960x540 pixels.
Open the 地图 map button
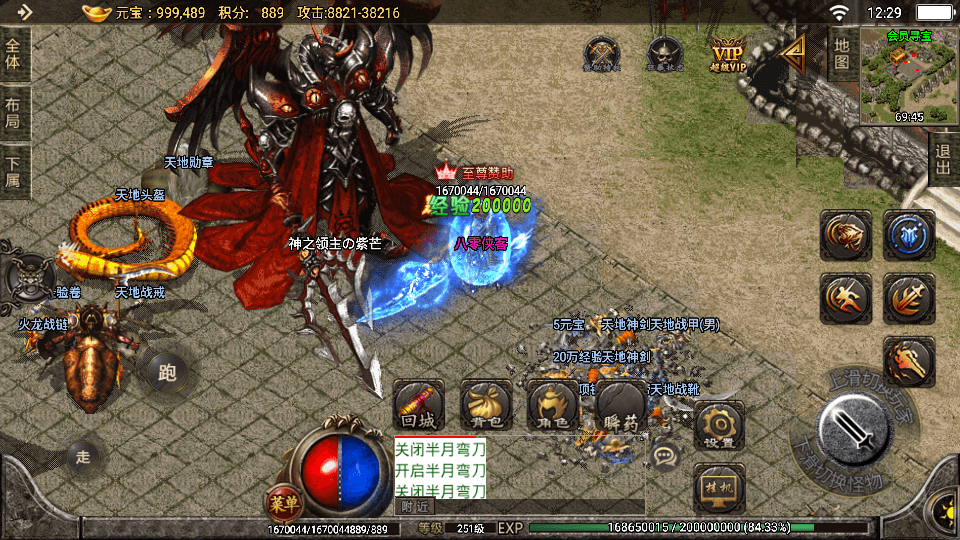[842, 53]
